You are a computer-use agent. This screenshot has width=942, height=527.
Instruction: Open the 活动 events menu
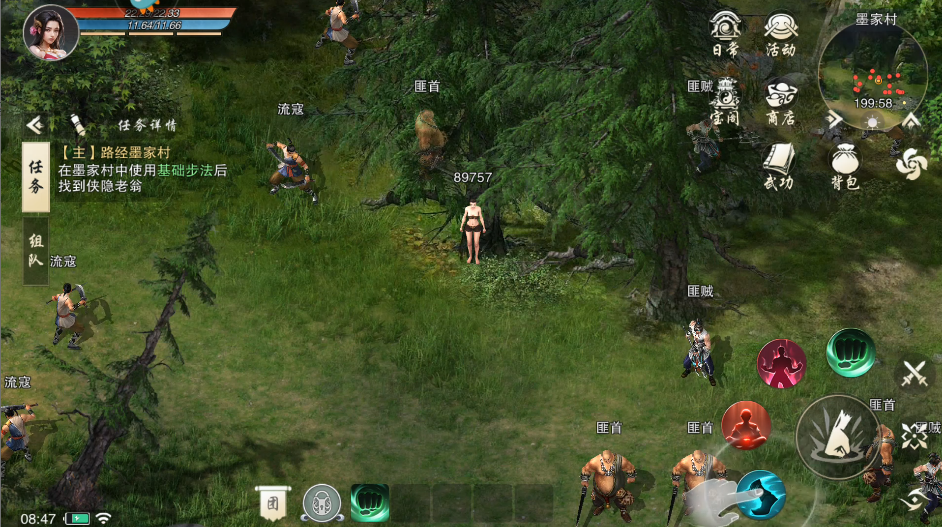click(x=780, y=32)
